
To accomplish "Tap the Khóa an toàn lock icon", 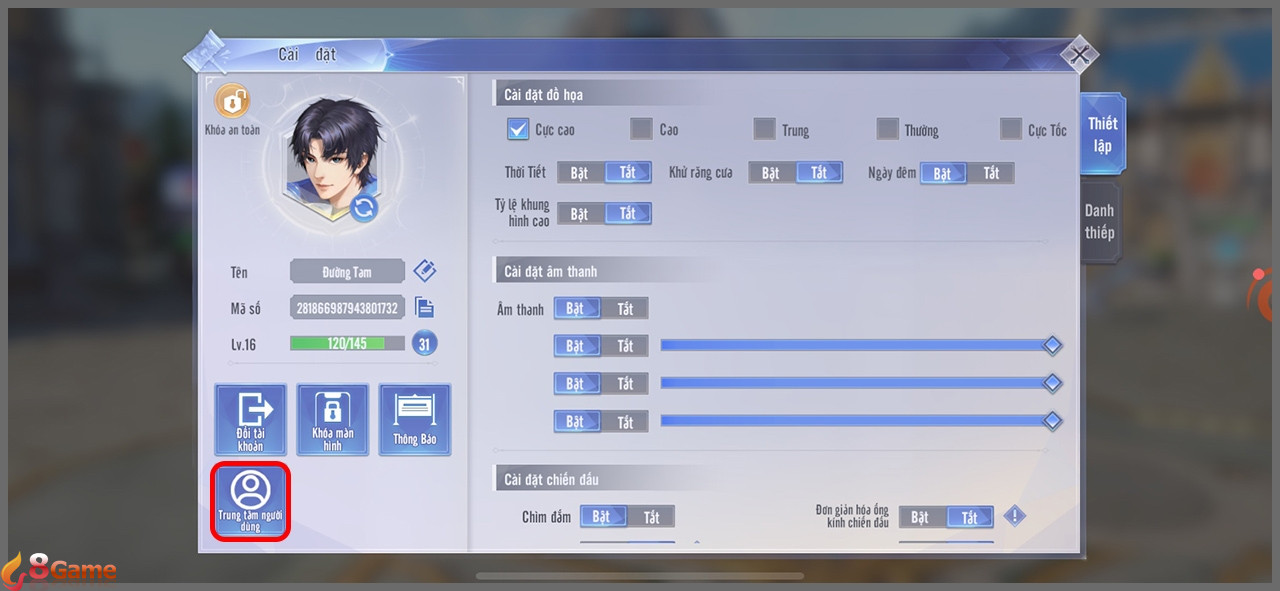I will (232, 102).
